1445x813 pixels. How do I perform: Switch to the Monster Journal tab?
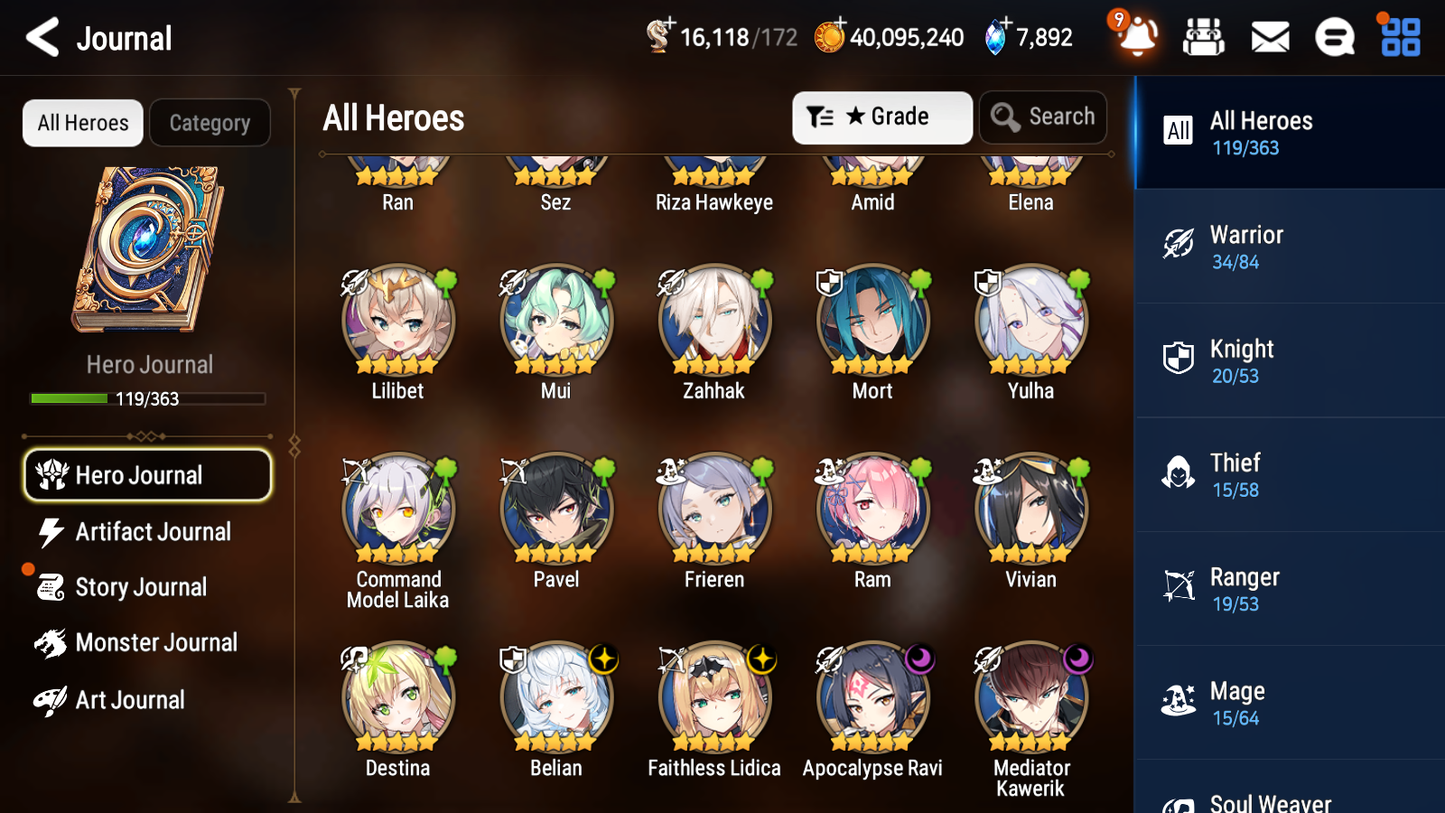(x=156, y=642)
